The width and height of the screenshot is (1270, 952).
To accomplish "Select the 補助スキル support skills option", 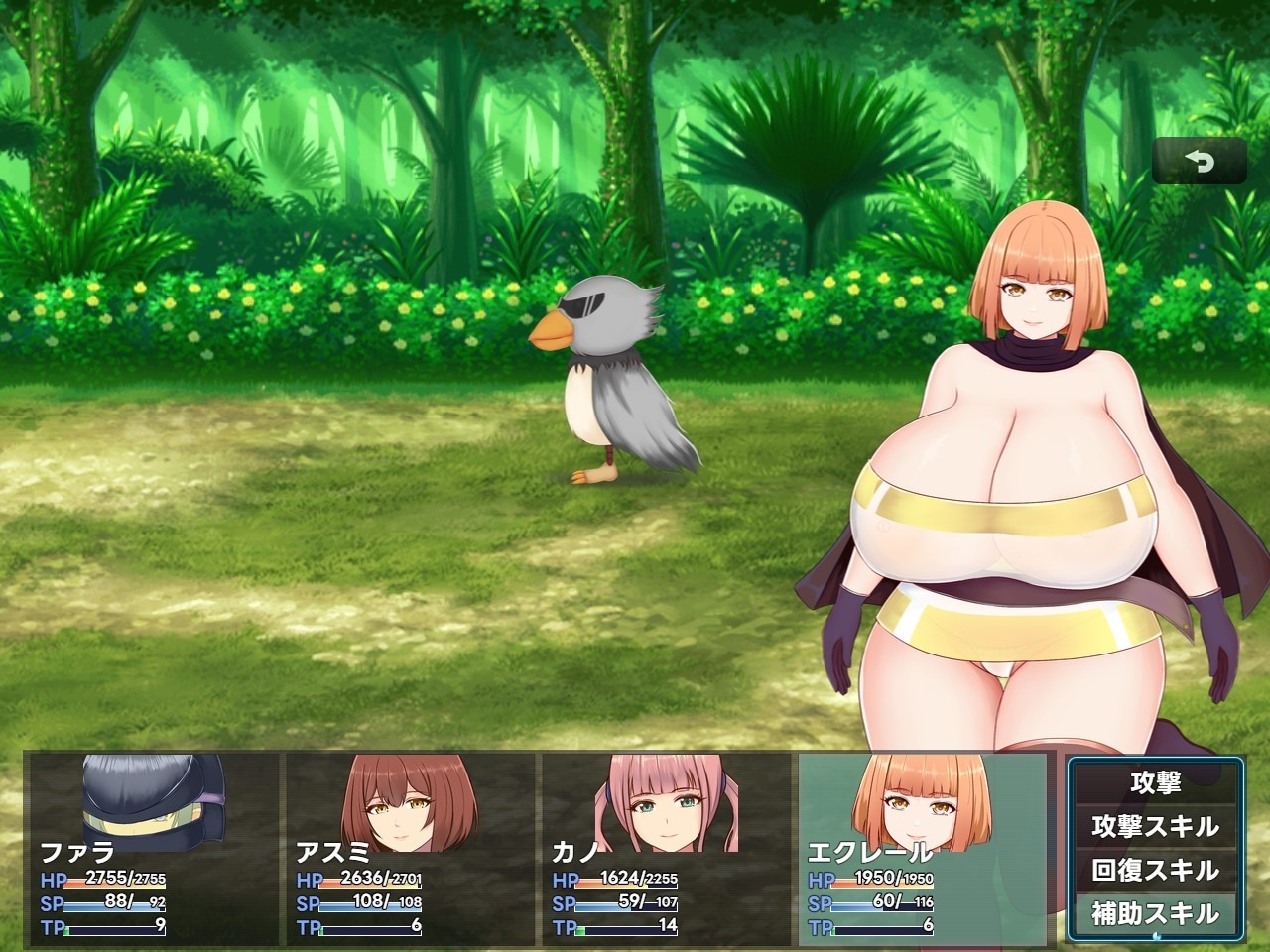I will (1155, 913).
